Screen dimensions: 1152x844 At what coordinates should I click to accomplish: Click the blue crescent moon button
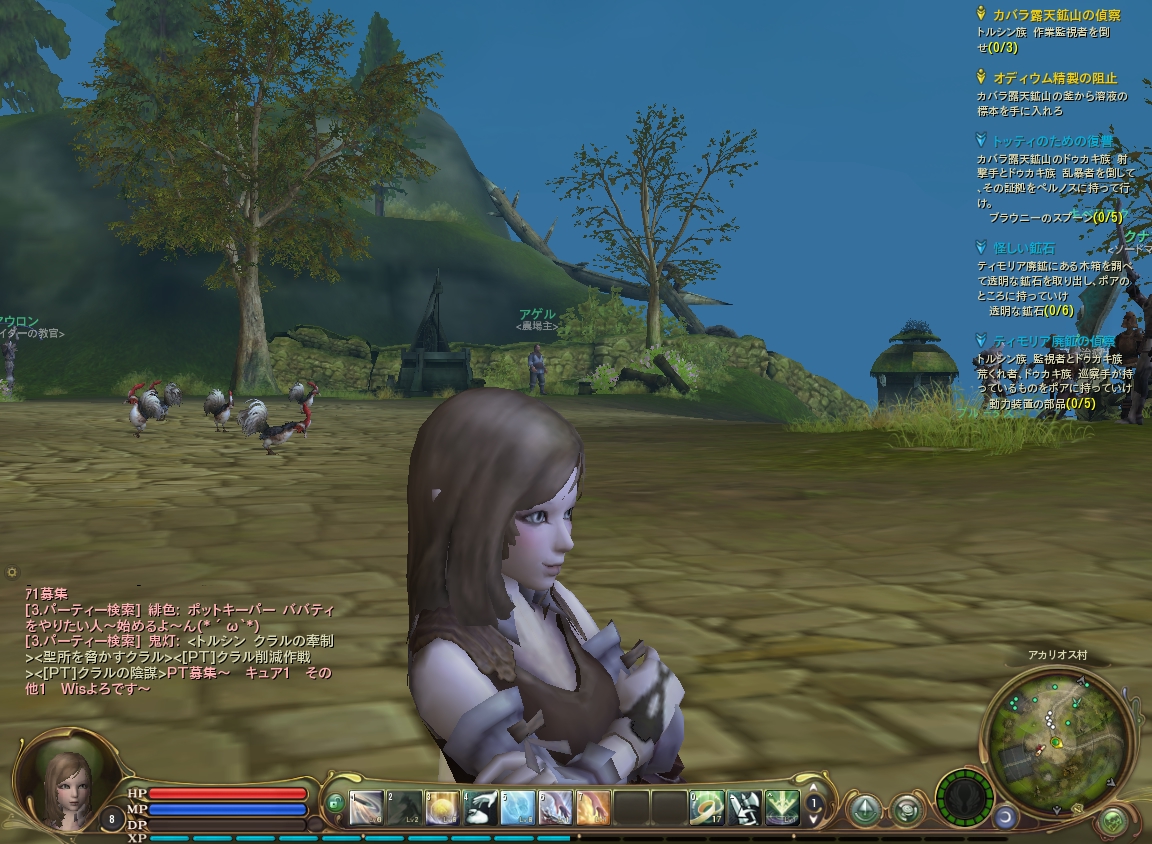[x=1004, y=817]
